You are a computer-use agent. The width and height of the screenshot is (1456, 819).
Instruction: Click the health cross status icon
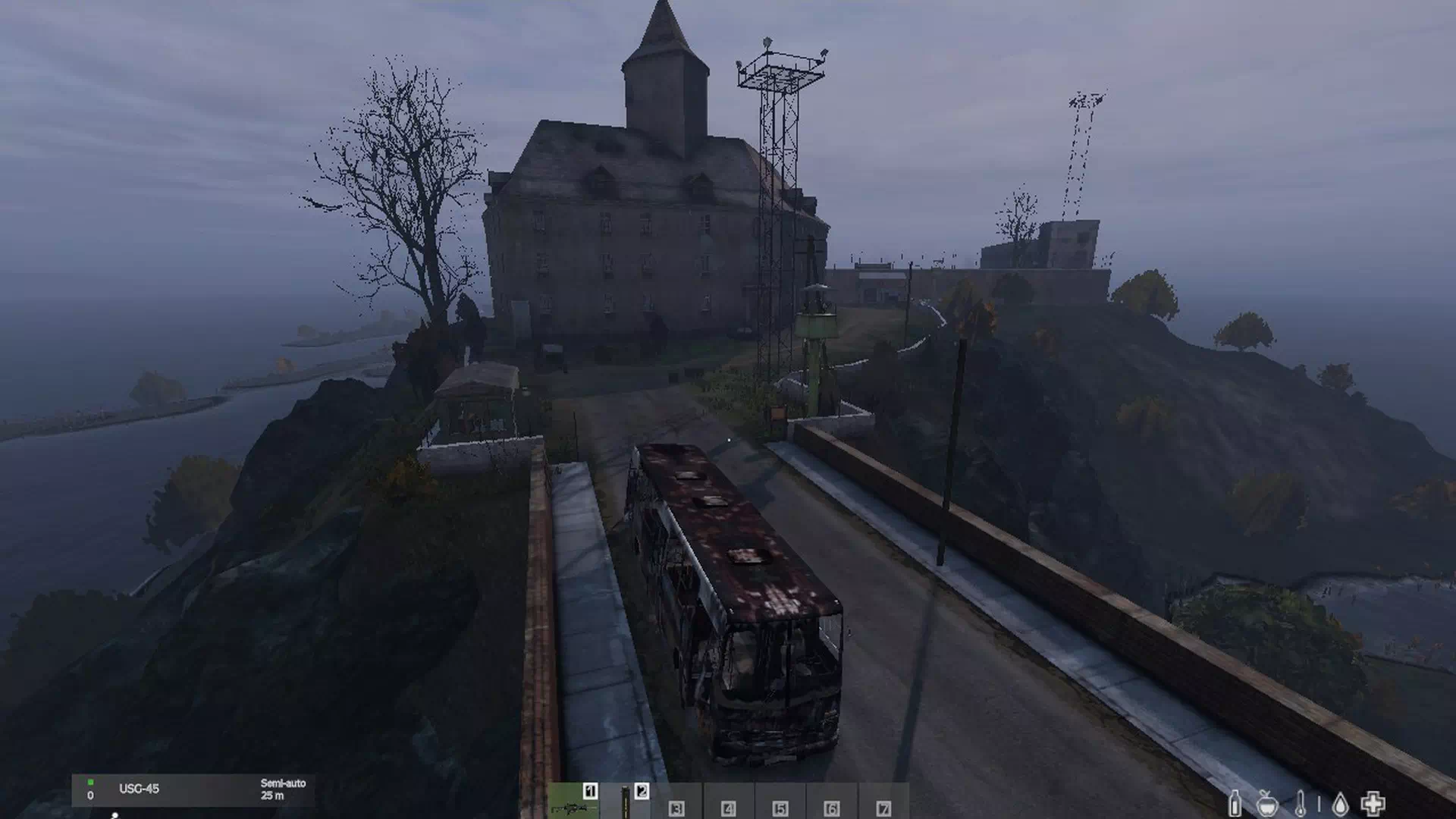click(x=1373, y=803)
